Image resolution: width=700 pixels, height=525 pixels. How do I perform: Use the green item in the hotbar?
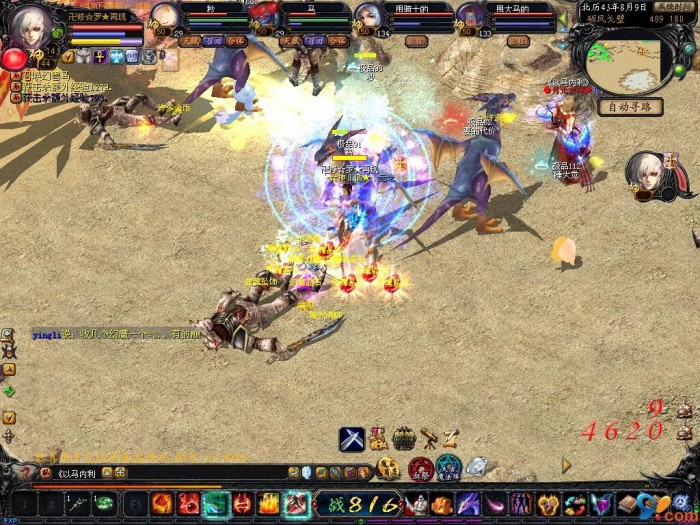tap(104, 504)
